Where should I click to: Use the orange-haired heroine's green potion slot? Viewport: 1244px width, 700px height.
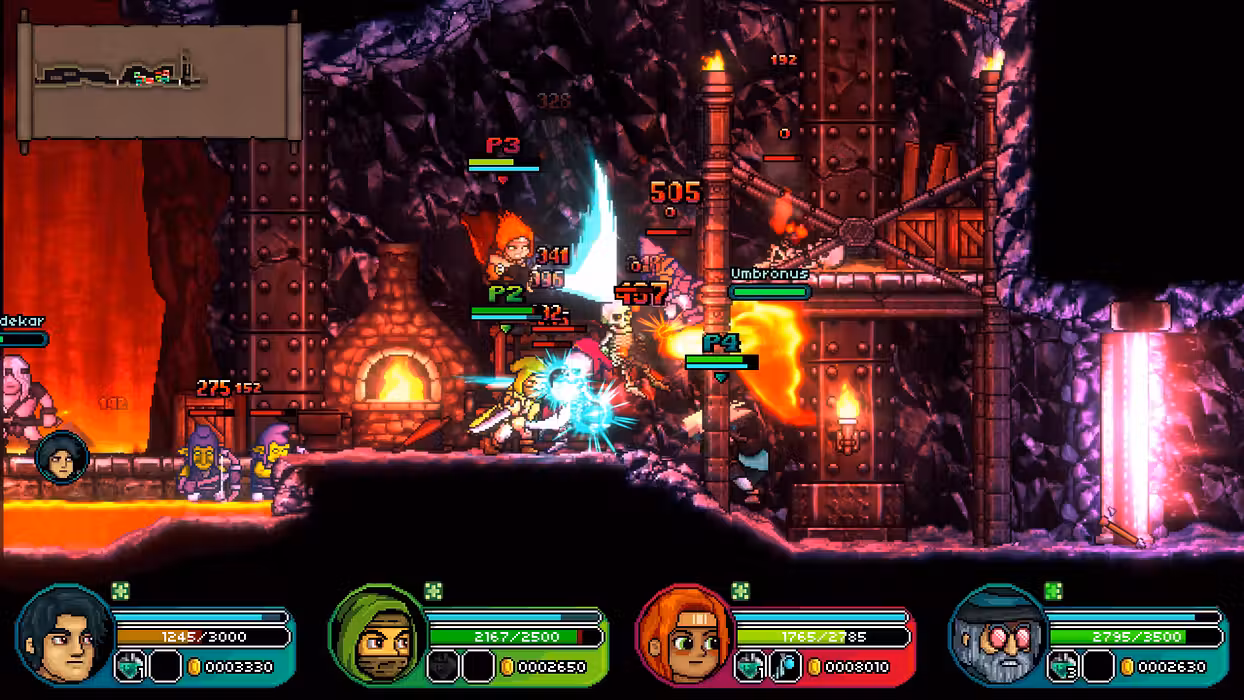tap(751, 666)
